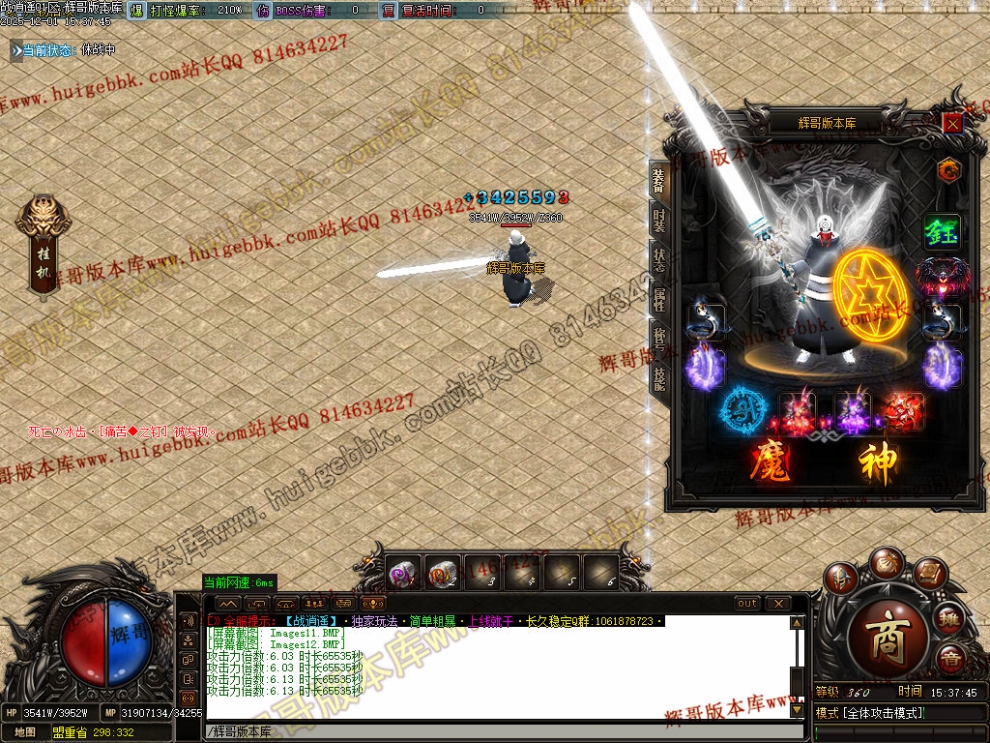The height and width of the screenshot is (743, 990).
Task: Select the green glowing rune equipment slot
Action: 940,234
